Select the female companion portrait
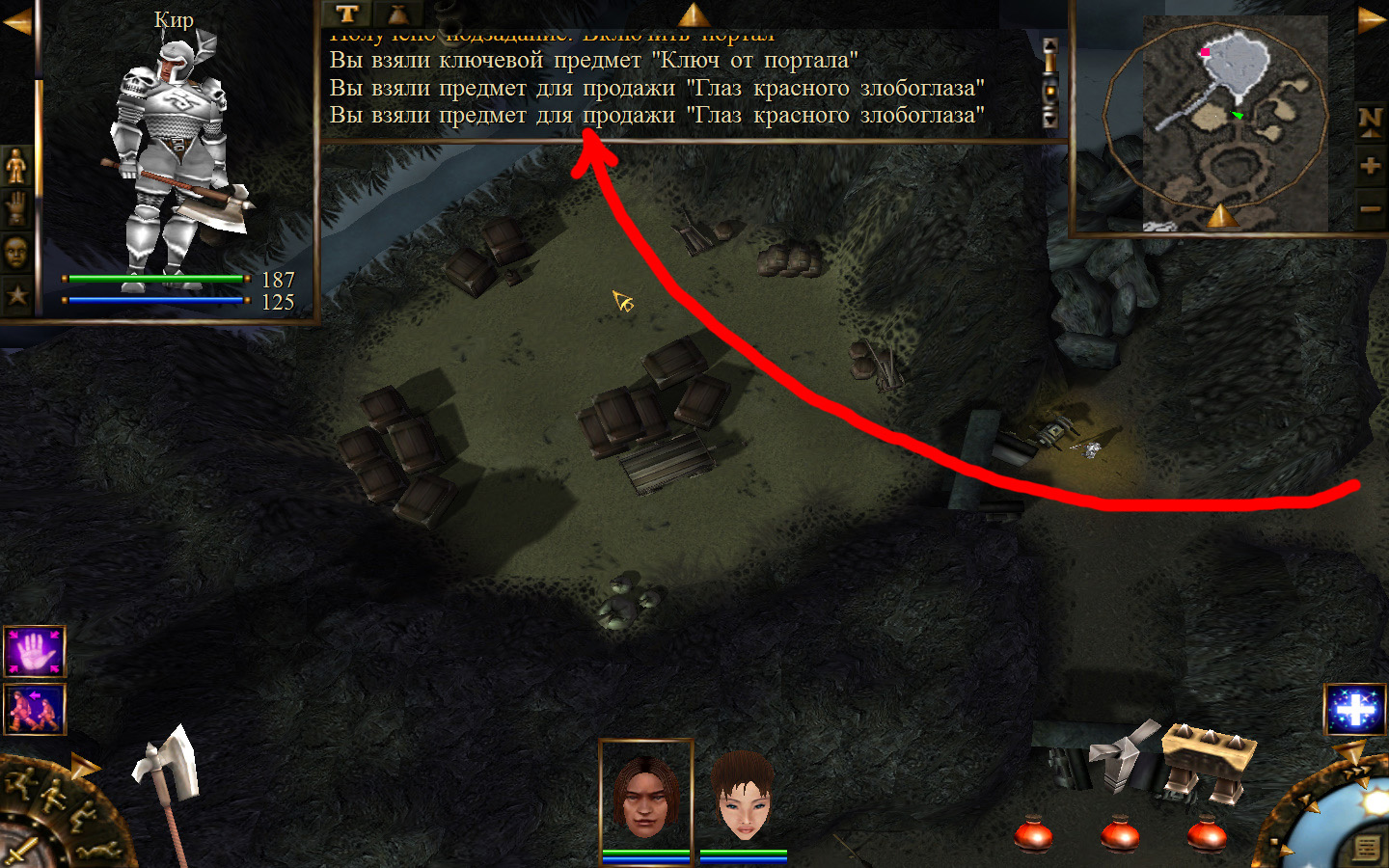The width and height of the screenshot is (1389, 868). click(743, 795)
